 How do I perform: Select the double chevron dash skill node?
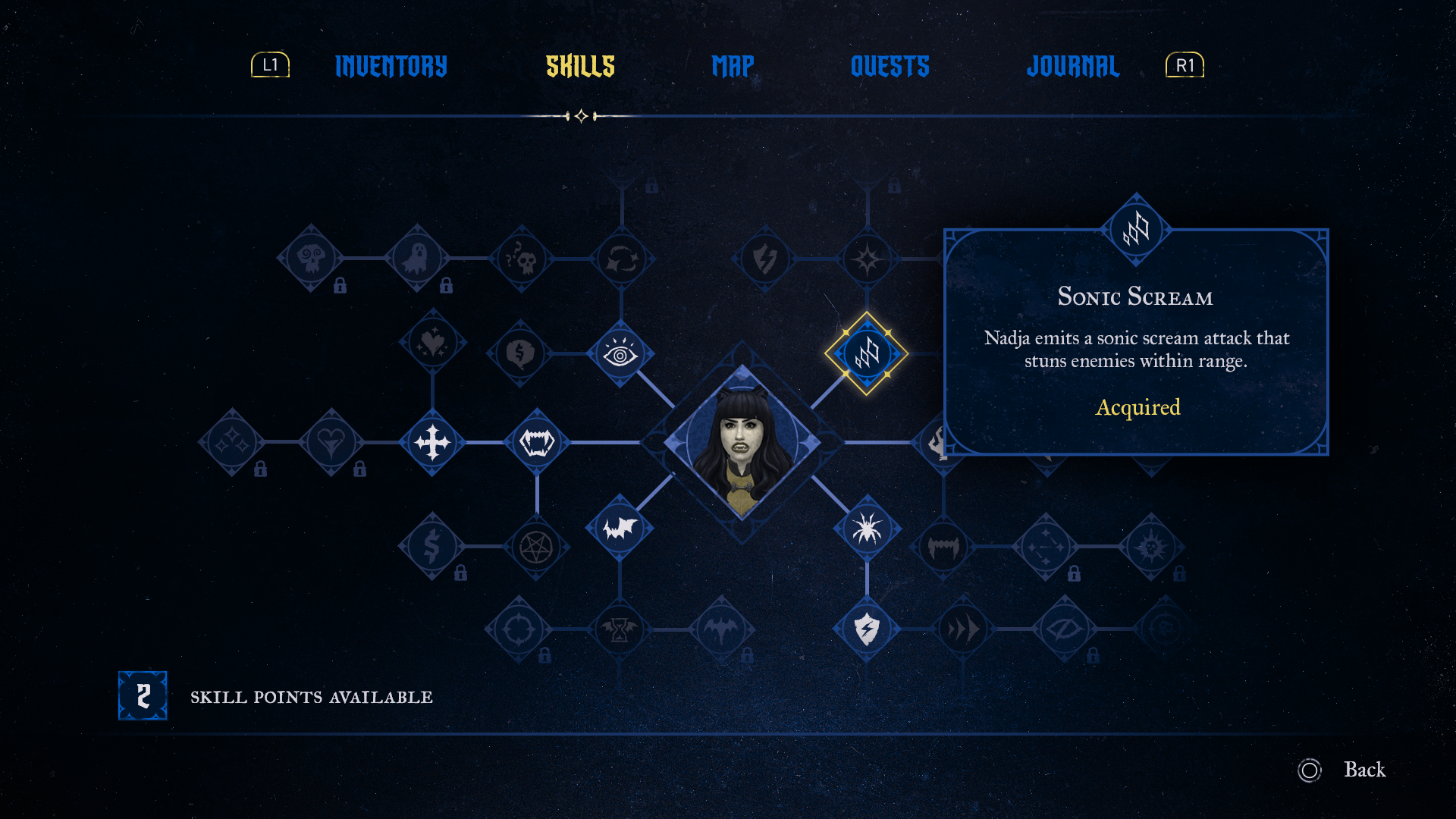coord(962,629)
